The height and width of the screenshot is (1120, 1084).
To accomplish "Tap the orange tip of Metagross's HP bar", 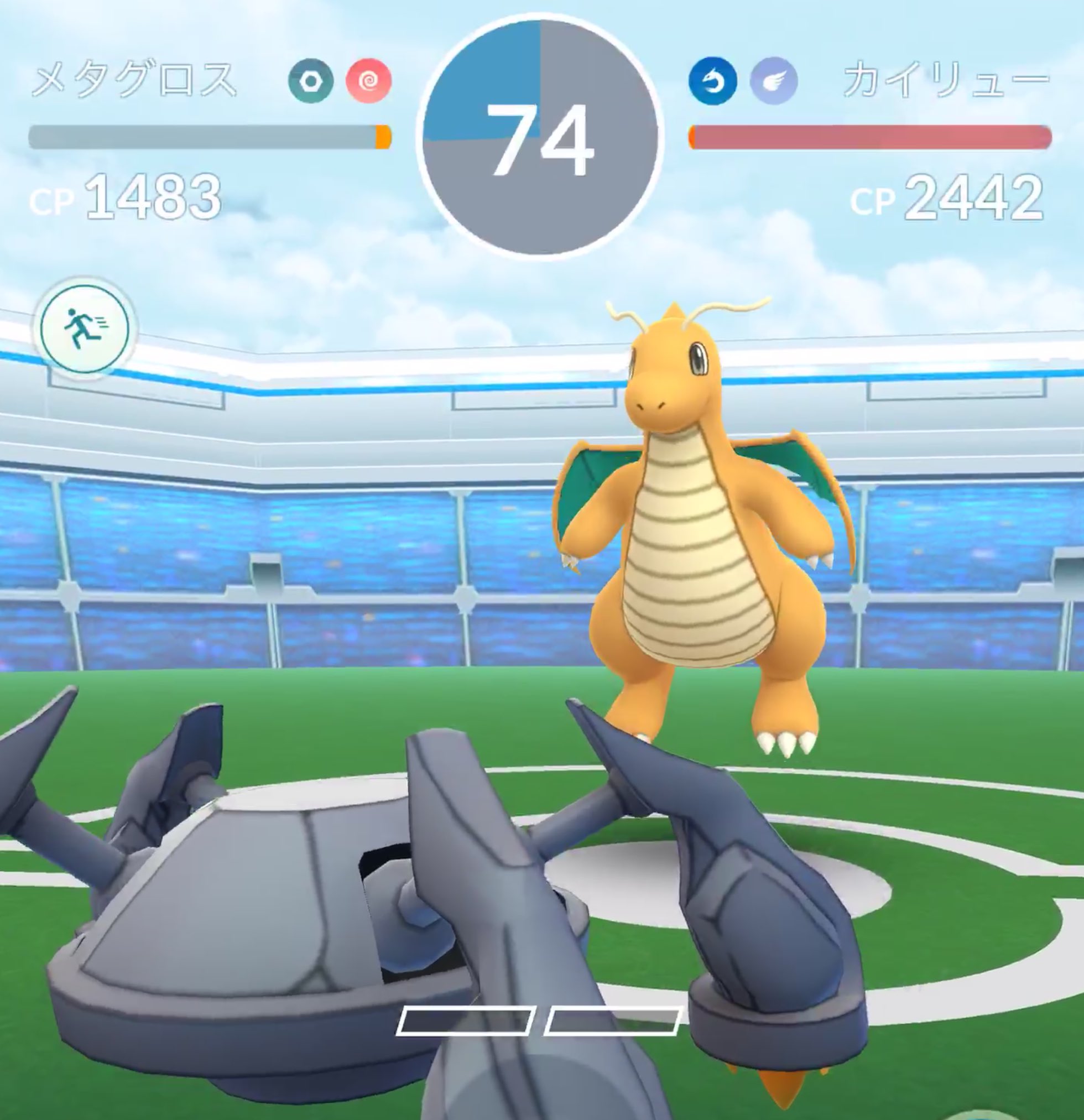I will 384,136.
